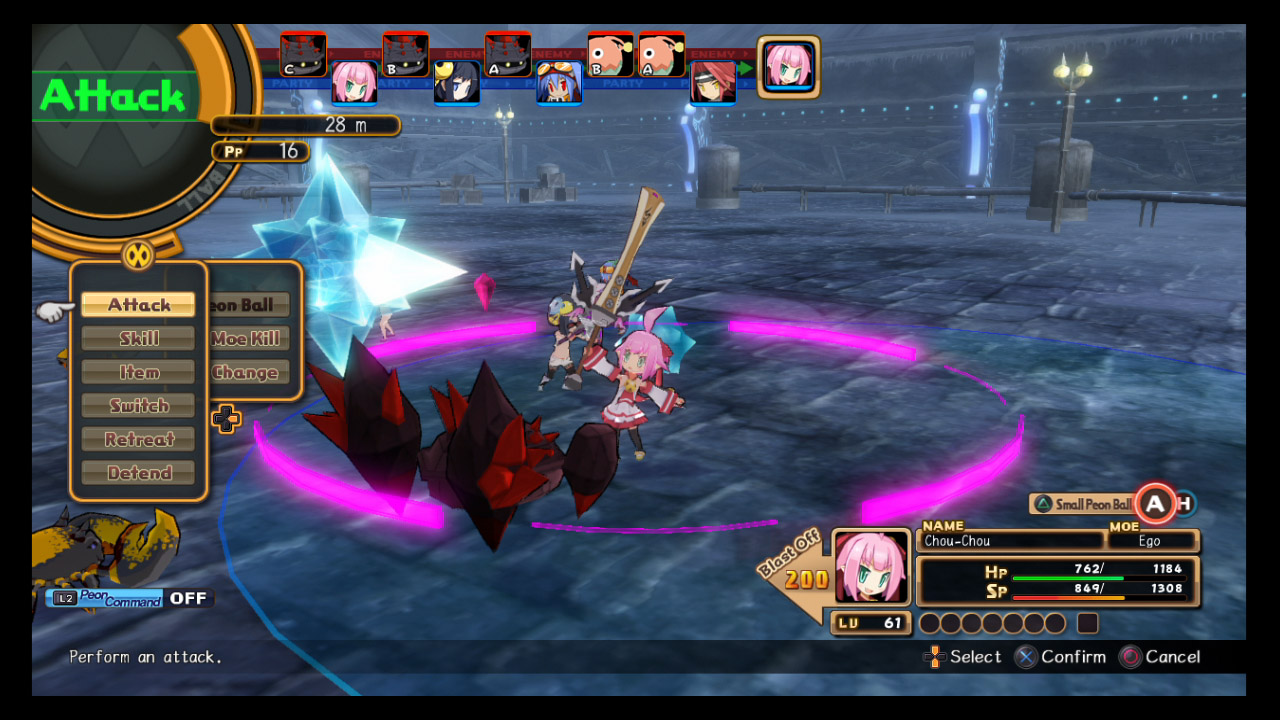Choose Retreat from the battle menu
The width and height of the screenshot is (1280, 720).
point(139,439)
